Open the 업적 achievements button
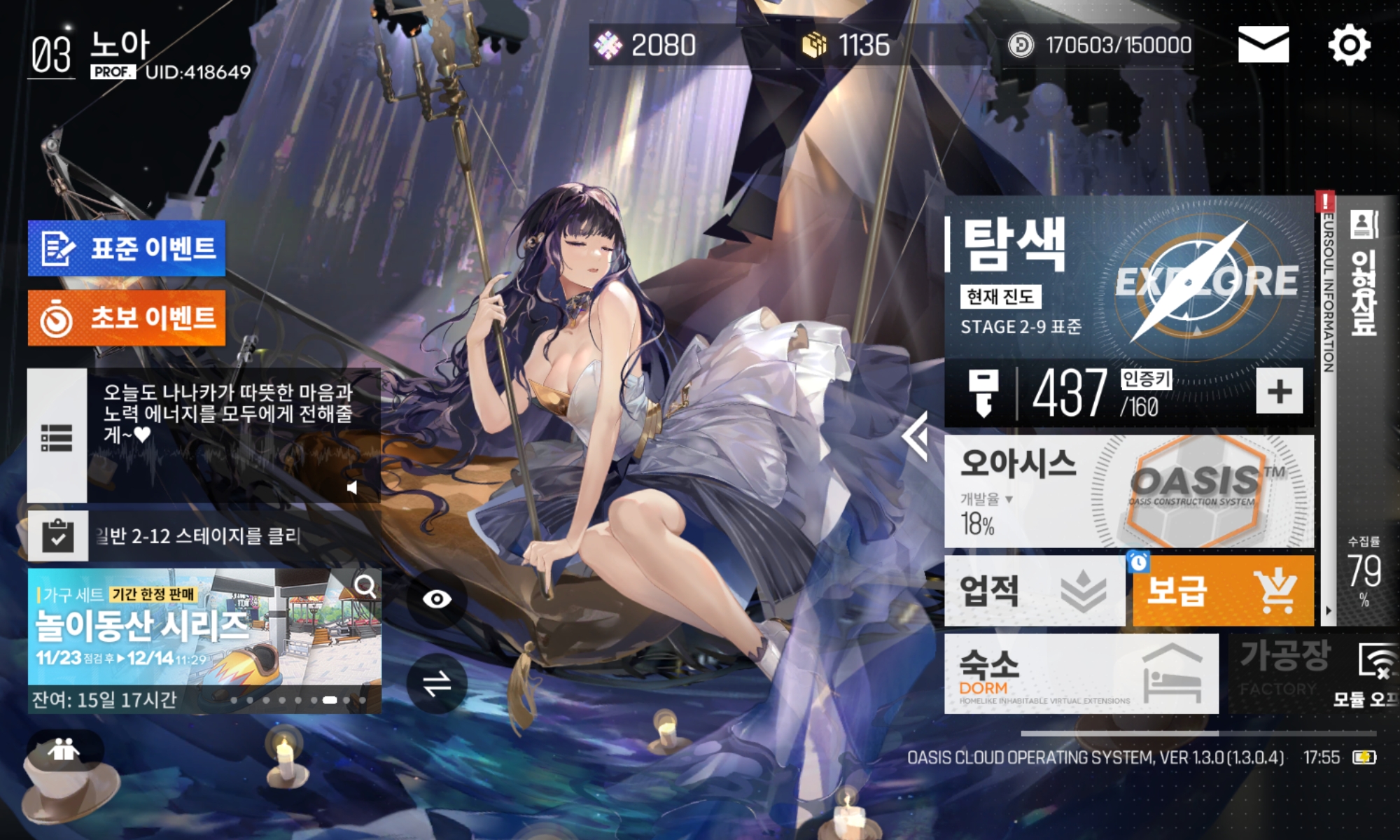1400x840 pixels. [1034, 591]
